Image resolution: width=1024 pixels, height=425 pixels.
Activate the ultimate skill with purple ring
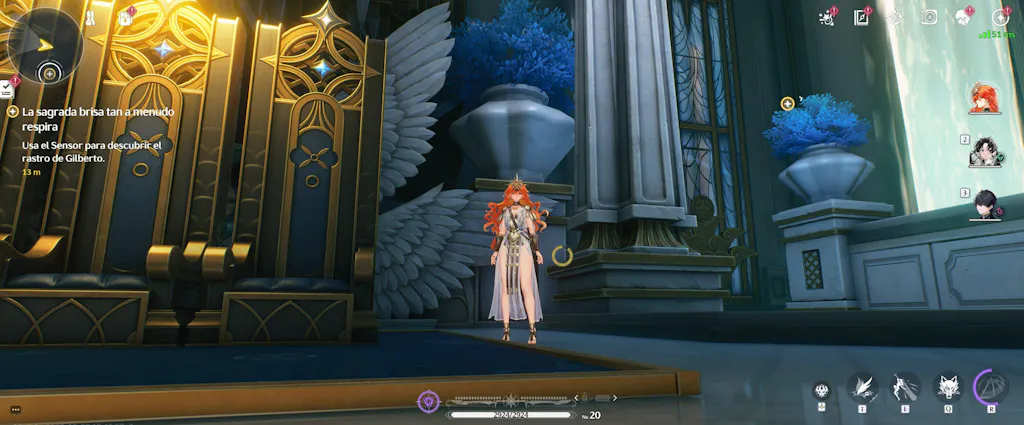[x=991, y=386]
